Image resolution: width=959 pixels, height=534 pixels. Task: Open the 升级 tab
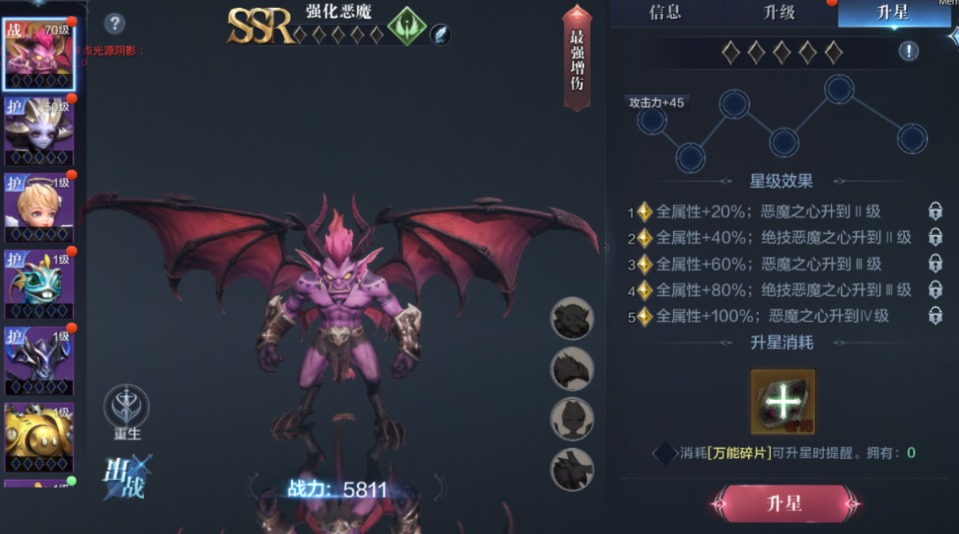pos(779,13)
